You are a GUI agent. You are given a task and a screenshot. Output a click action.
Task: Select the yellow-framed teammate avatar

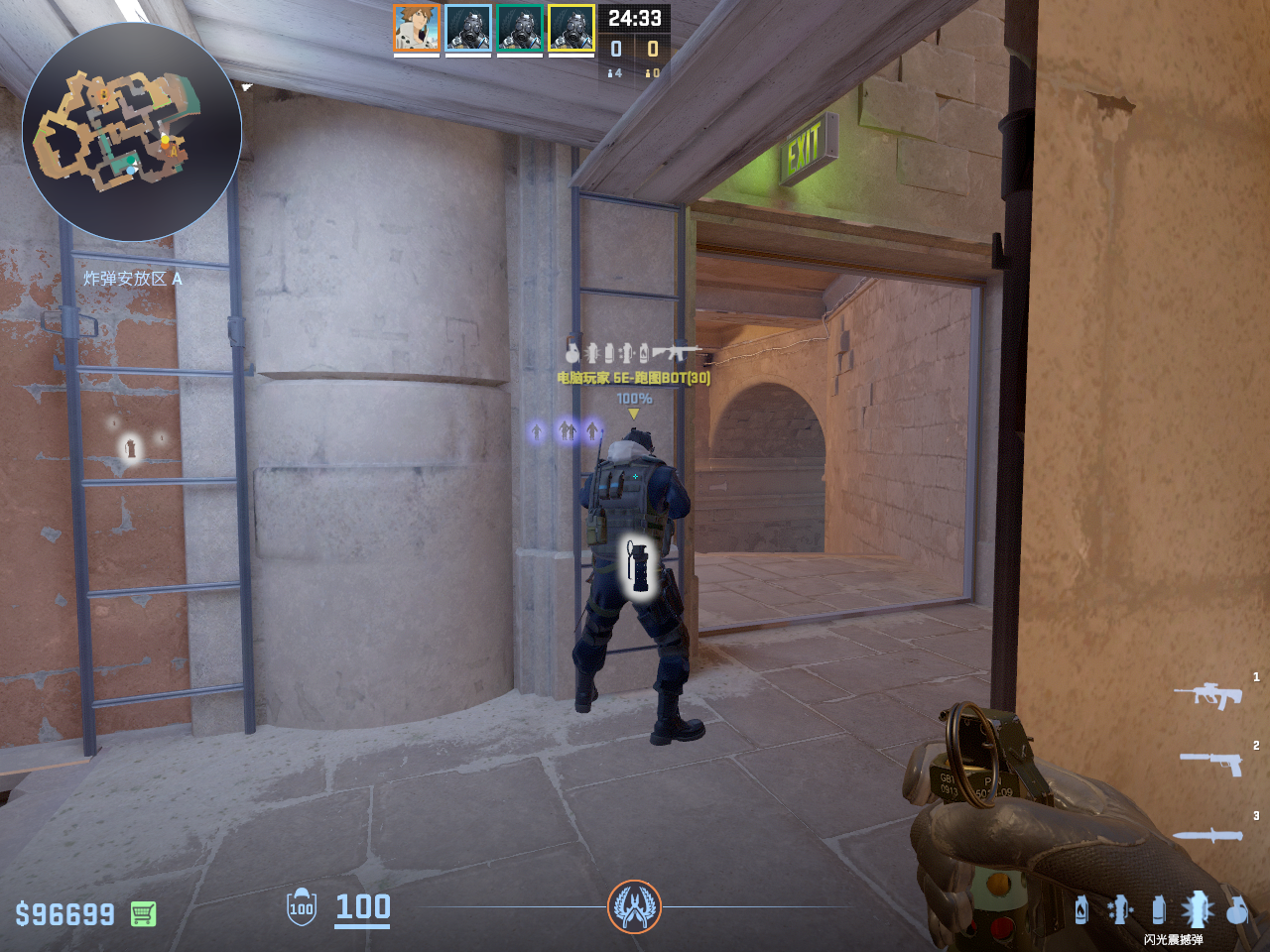pos(571,28)
